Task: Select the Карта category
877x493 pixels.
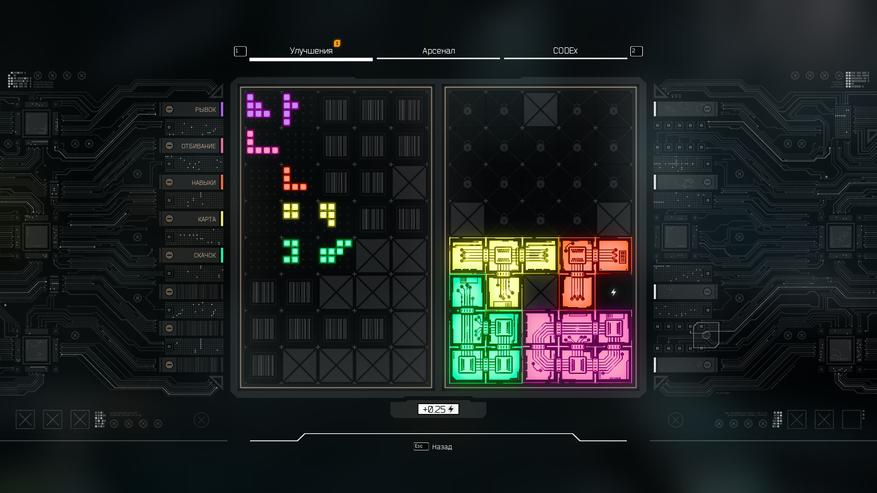Action: pyautogui.click(x=192, y=219)
